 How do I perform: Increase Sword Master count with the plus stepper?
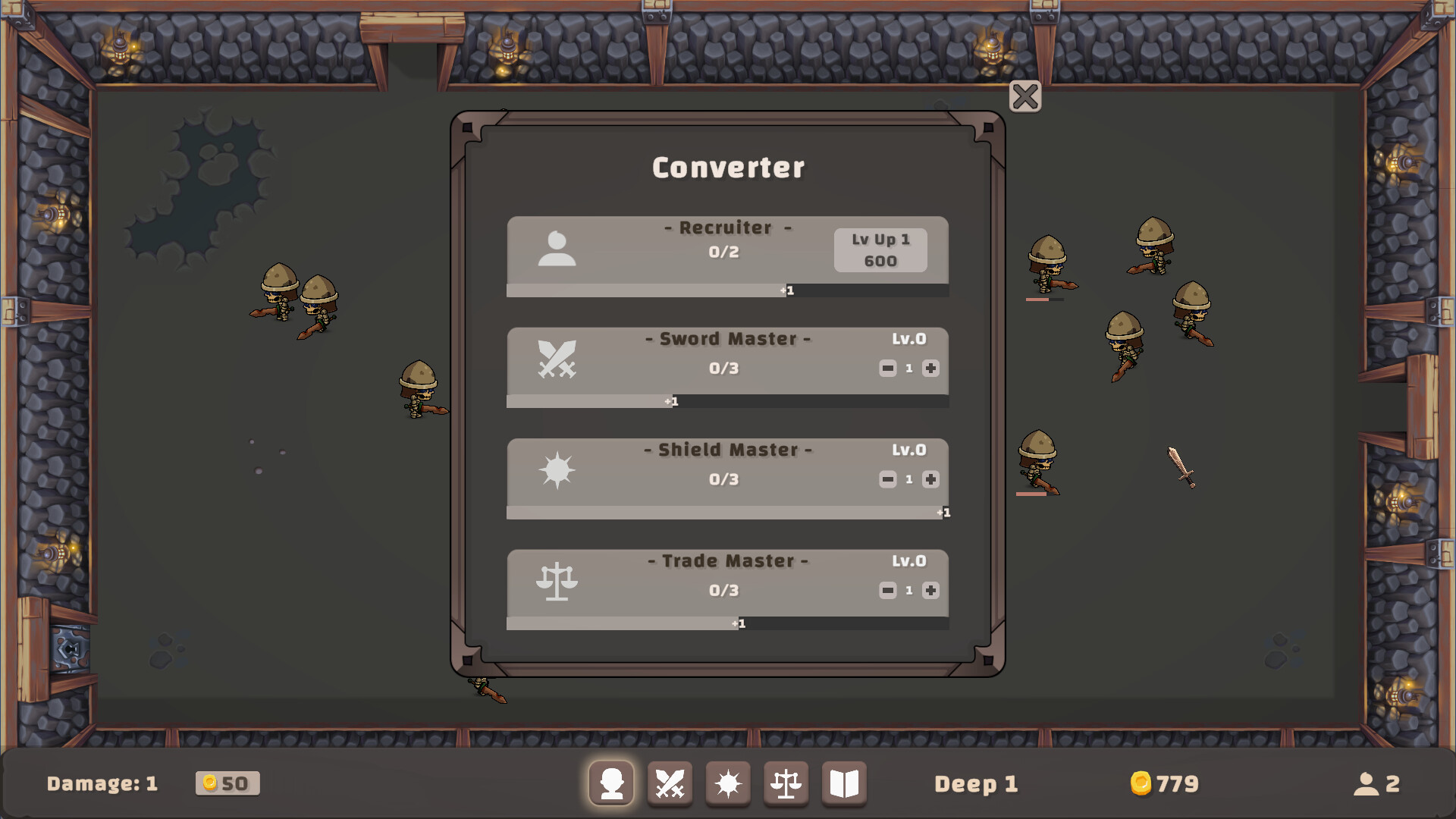pyautogui.click(x=930, y=369)
